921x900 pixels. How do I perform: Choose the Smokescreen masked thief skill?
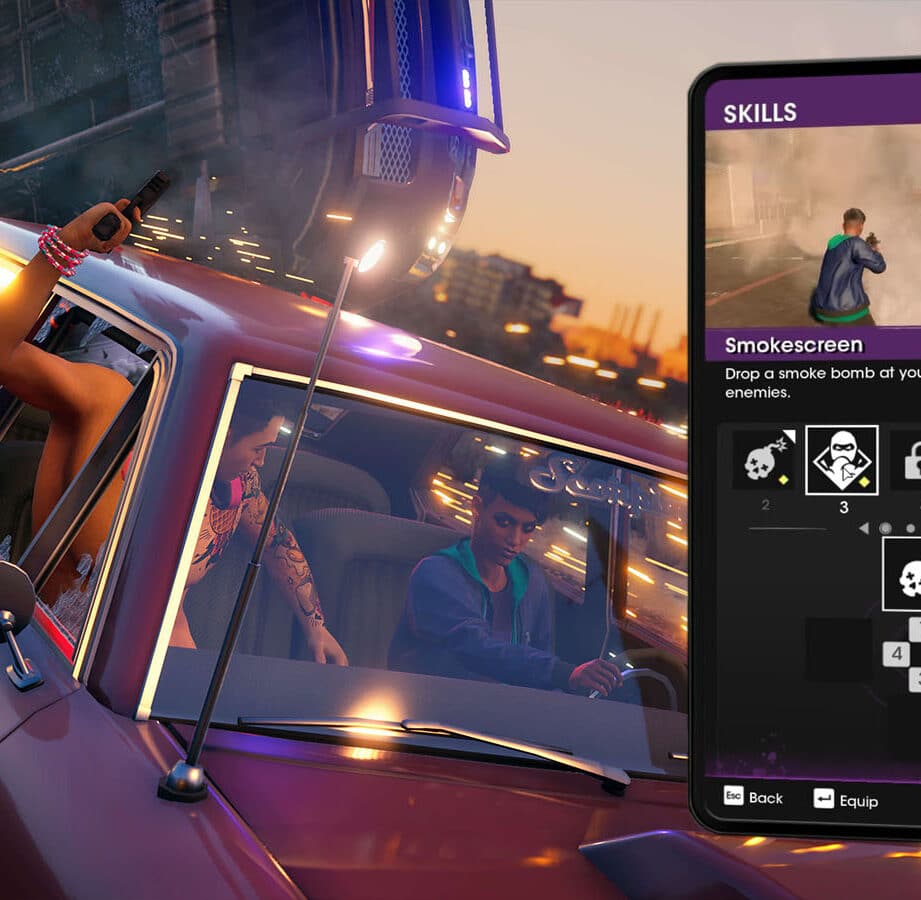coord(842,460)
